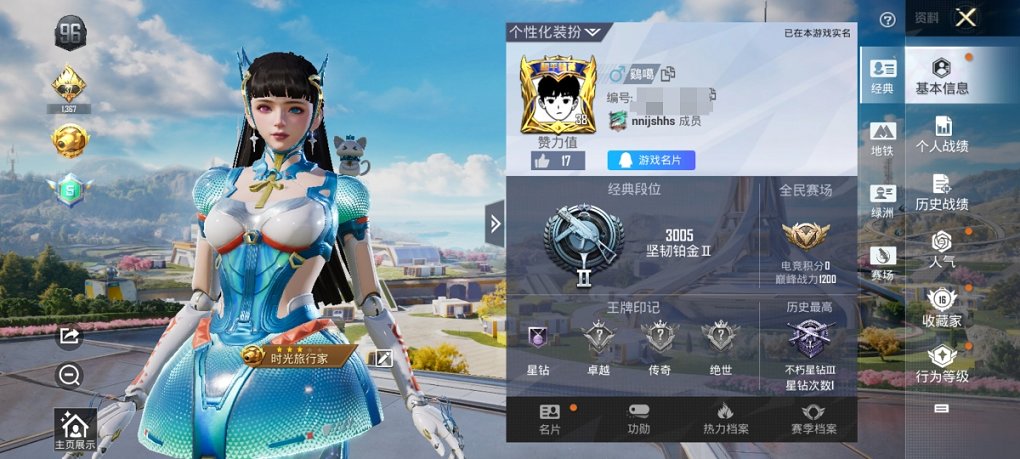Open the 热力档案 heat profile tab
The image size is (1020, 459).
point(727,419)
